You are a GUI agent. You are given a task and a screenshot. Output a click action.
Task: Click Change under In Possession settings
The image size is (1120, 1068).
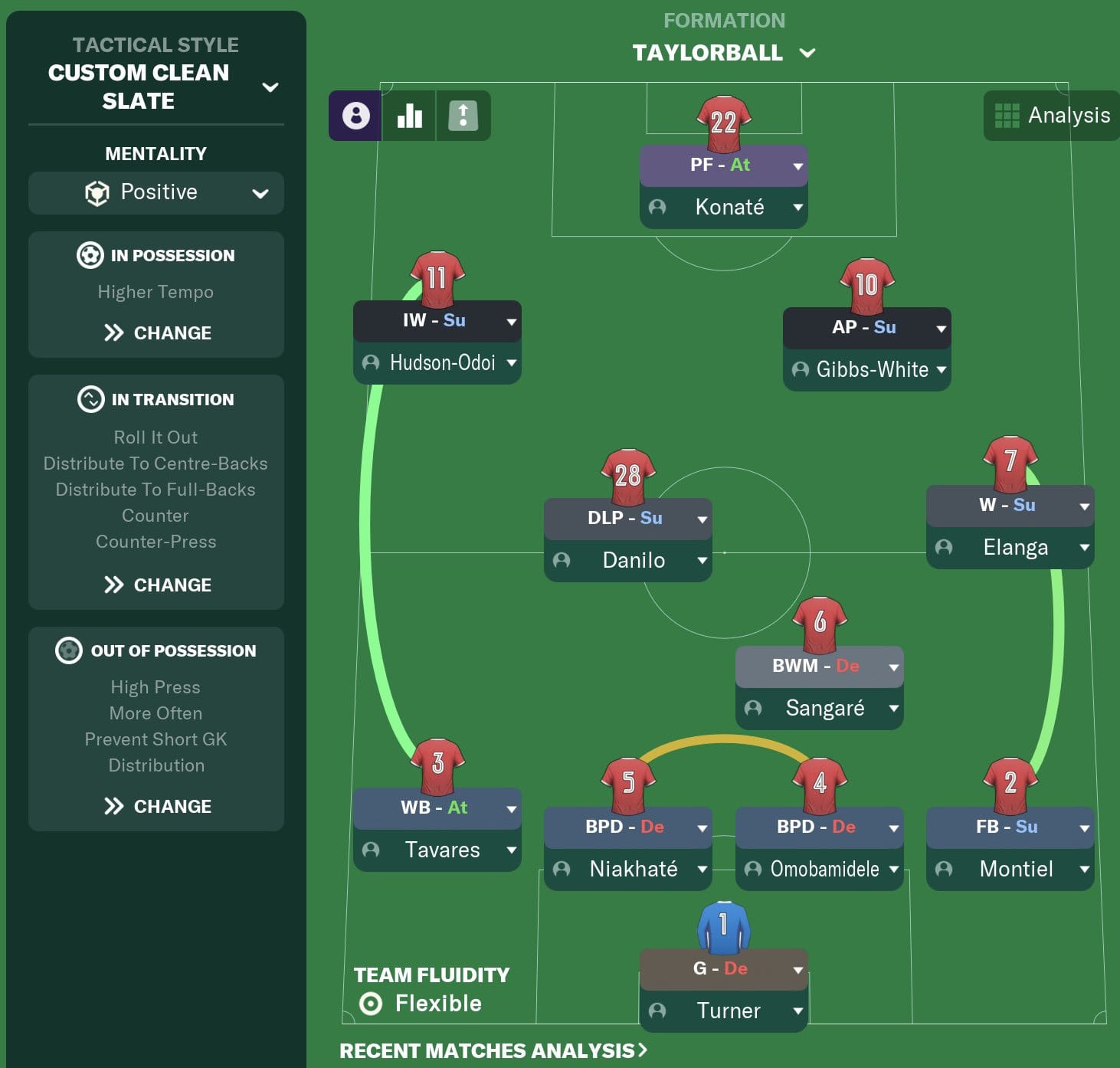pyautogui.click(x=156, y=333)
